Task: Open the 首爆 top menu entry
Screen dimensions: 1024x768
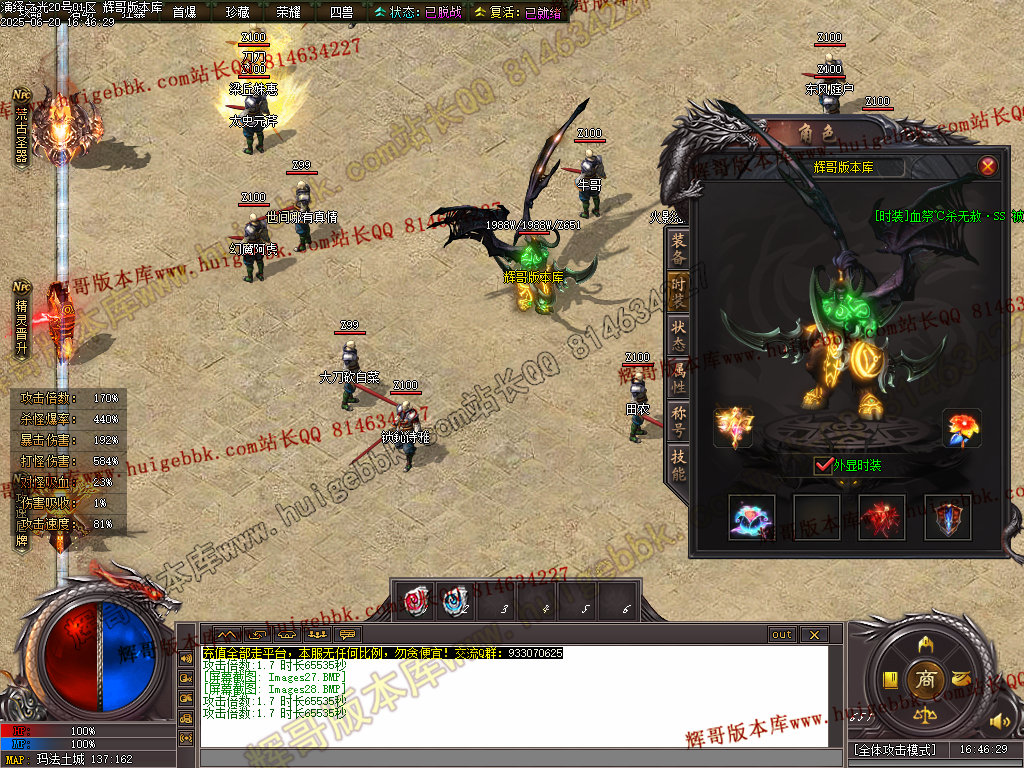Action: click(x=185, y=12)
